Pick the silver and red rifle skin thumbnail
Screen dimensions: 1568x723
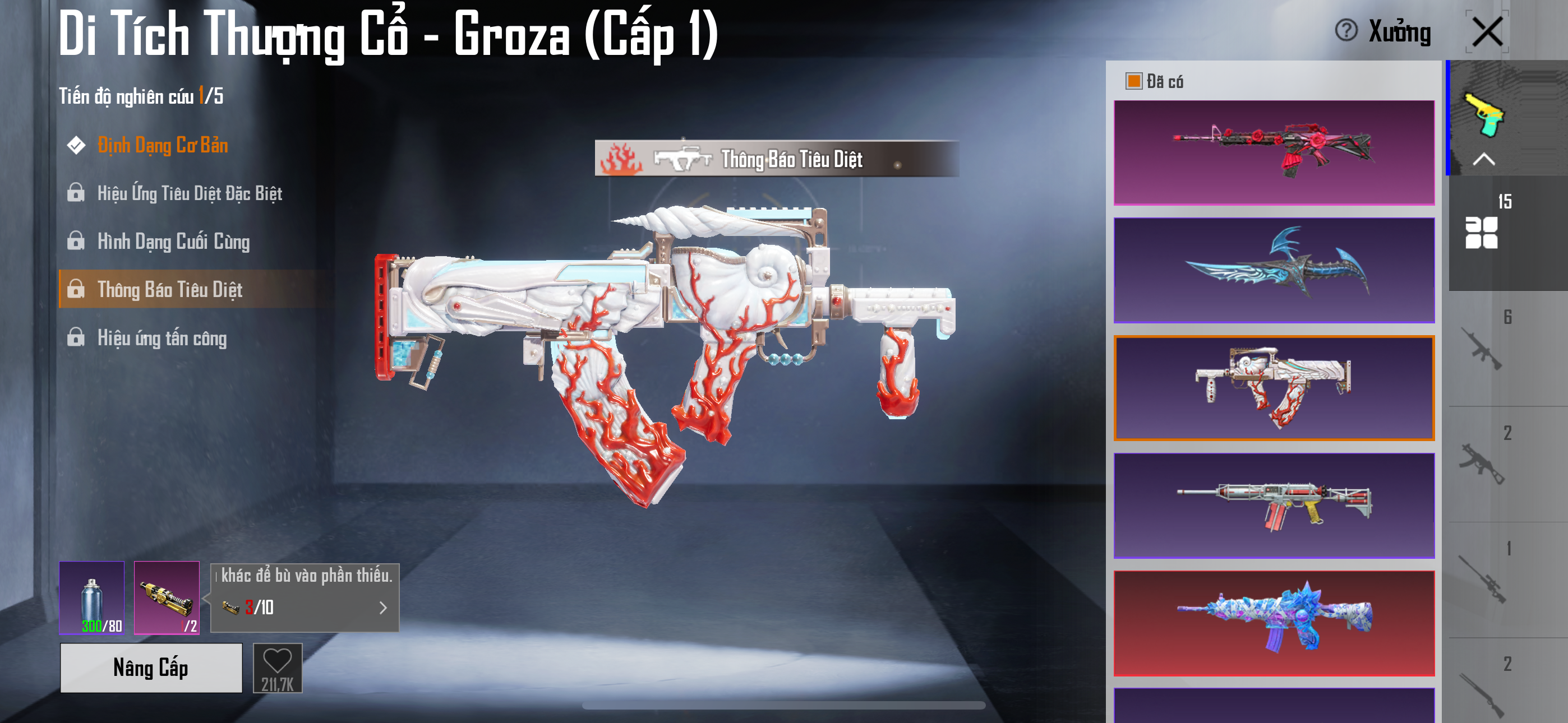pos(1274,505)
